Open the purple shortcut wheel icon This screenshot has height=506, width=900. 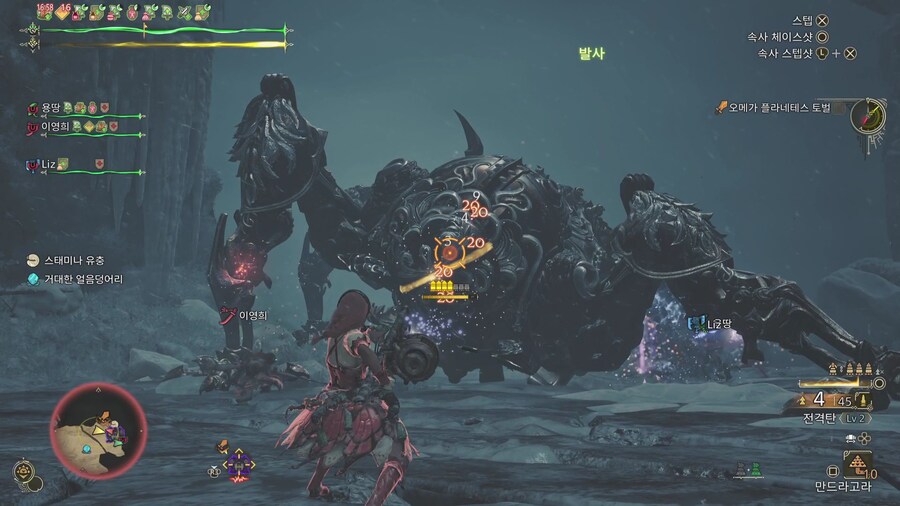coord(239,463)
